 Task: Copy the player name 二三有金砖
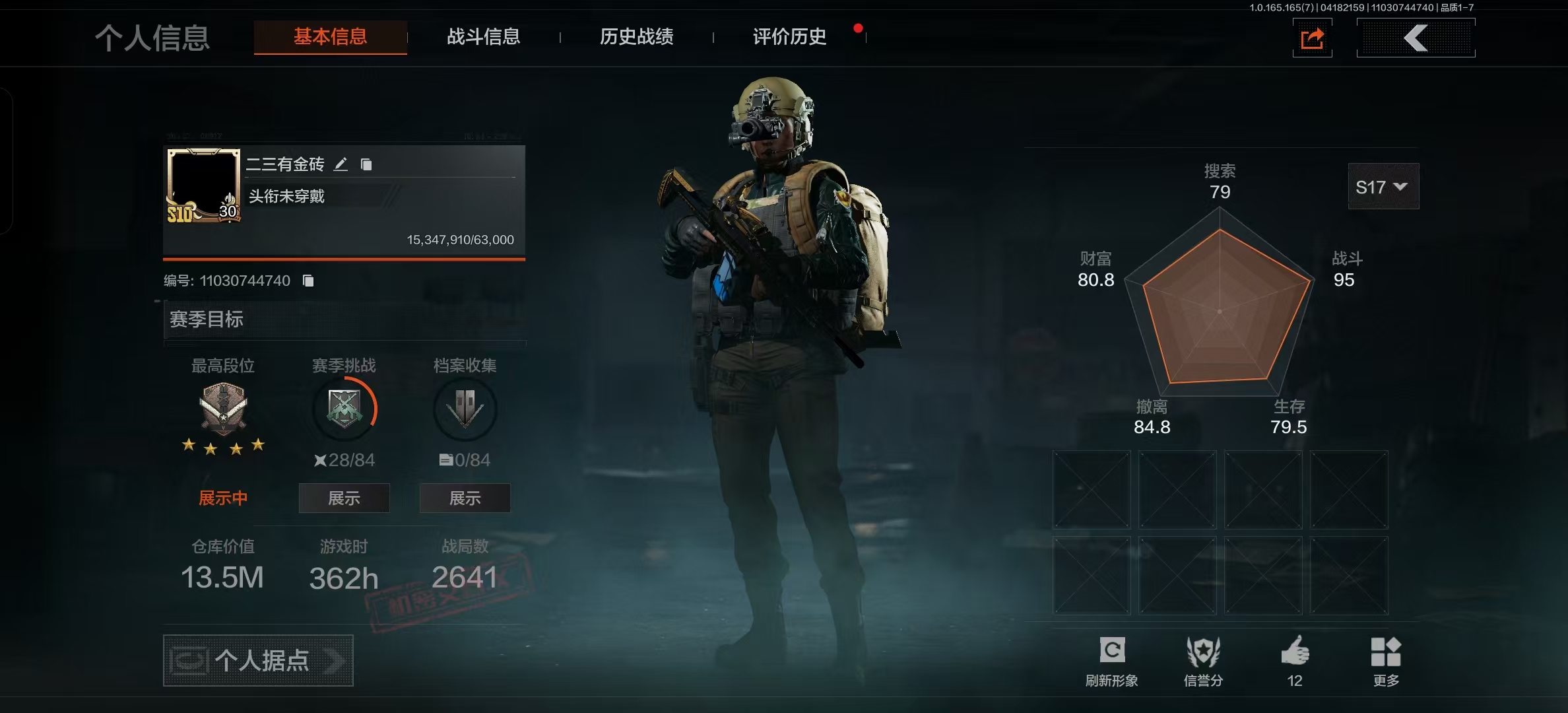pyautogui.click(x=366, y=164)
